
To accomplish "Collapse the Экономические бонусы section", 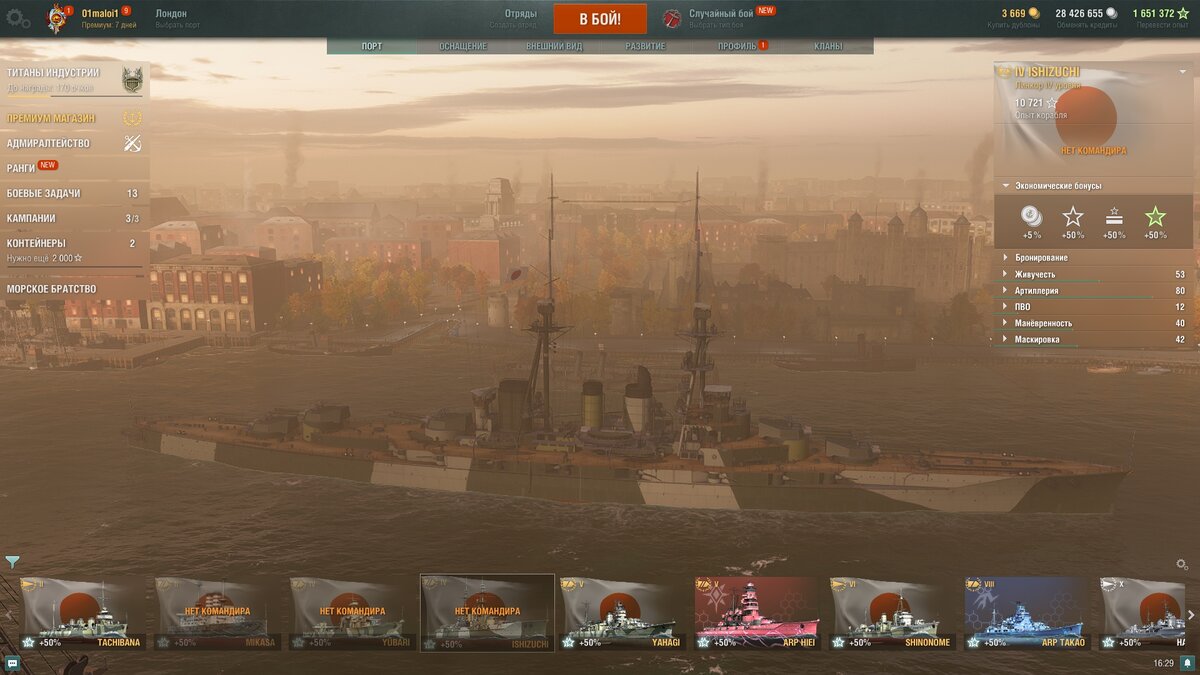I will [x=1058, y=186].
